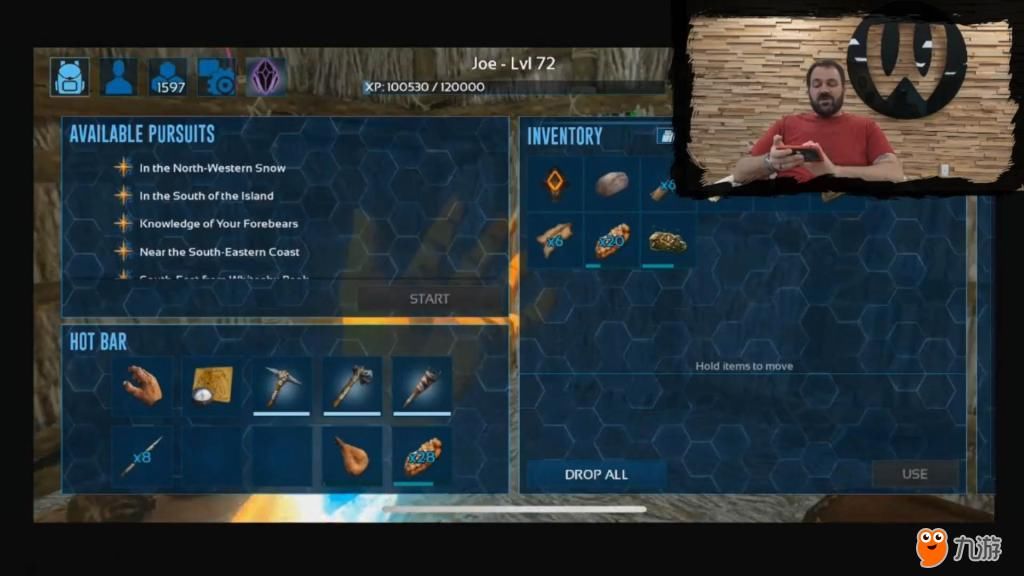Image resolution: width=1024 pixels, height=576 pixels.
Task: Select the torch in the hot bar
Action: pyautogui.click(x=421, y=385)
